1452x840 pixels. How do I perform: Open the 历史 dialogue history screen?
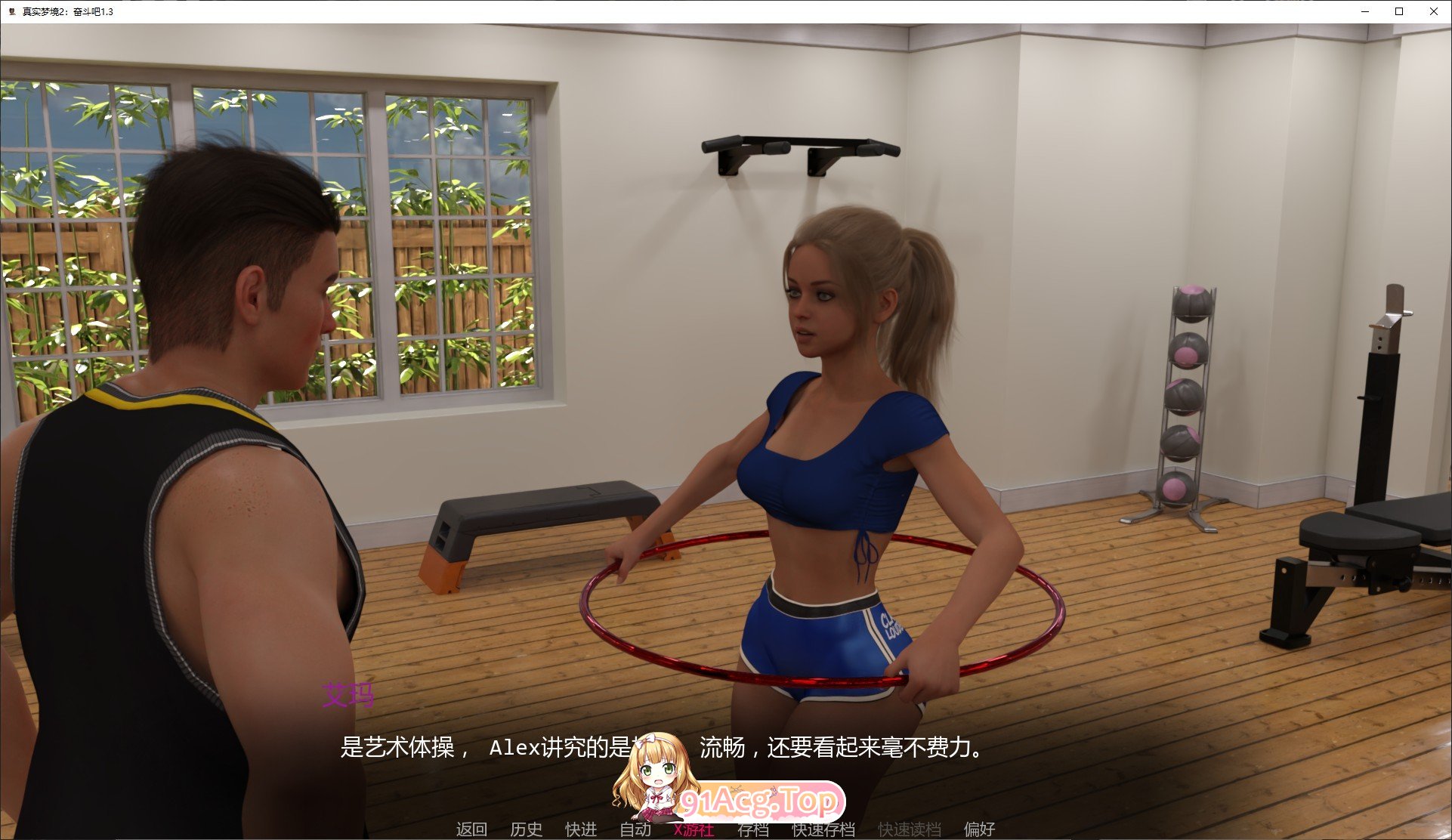[526, 829]
